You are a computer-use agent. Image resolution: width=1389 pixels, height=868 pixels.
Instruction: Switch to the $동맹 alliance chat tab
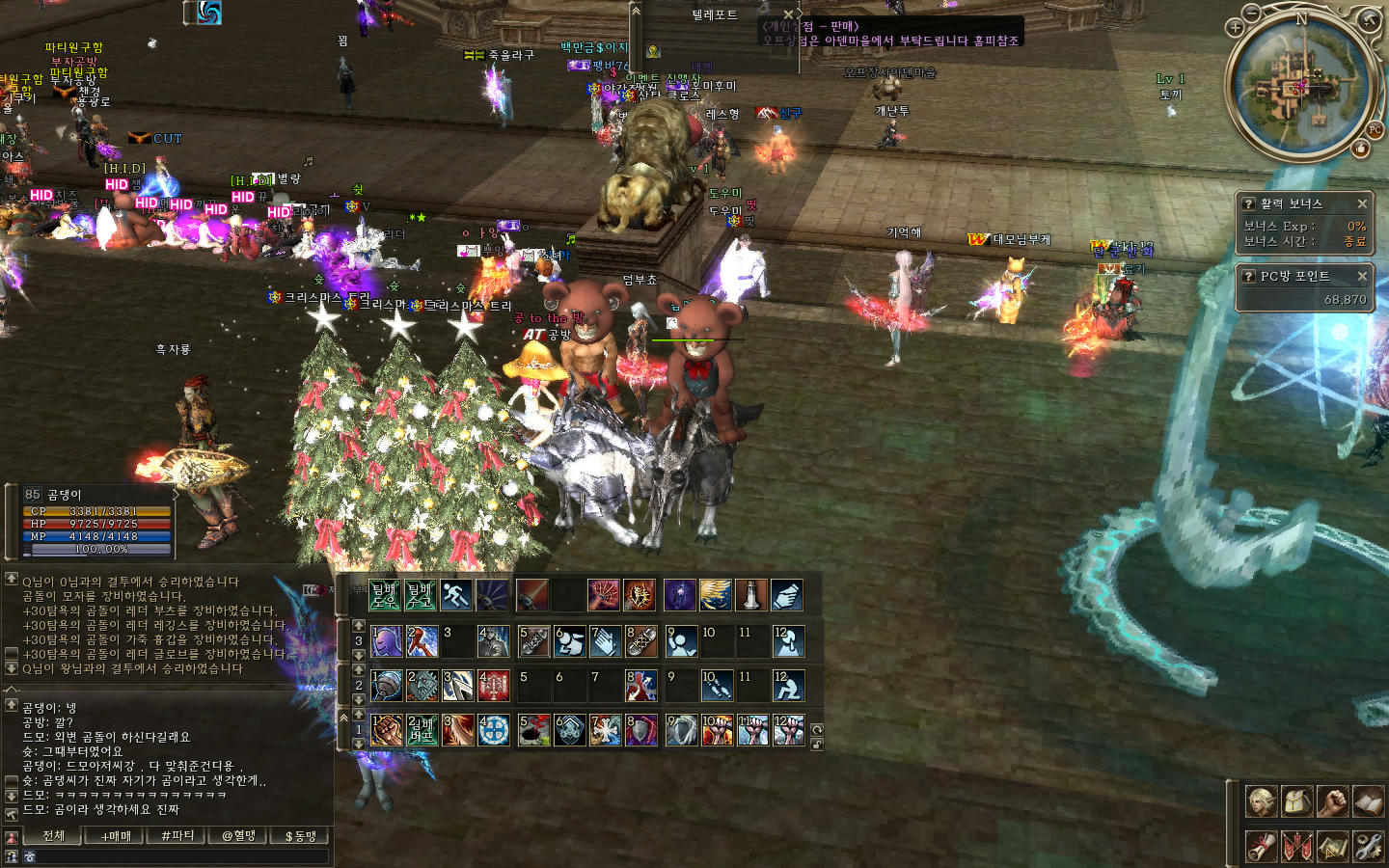[x=301, y=836]
